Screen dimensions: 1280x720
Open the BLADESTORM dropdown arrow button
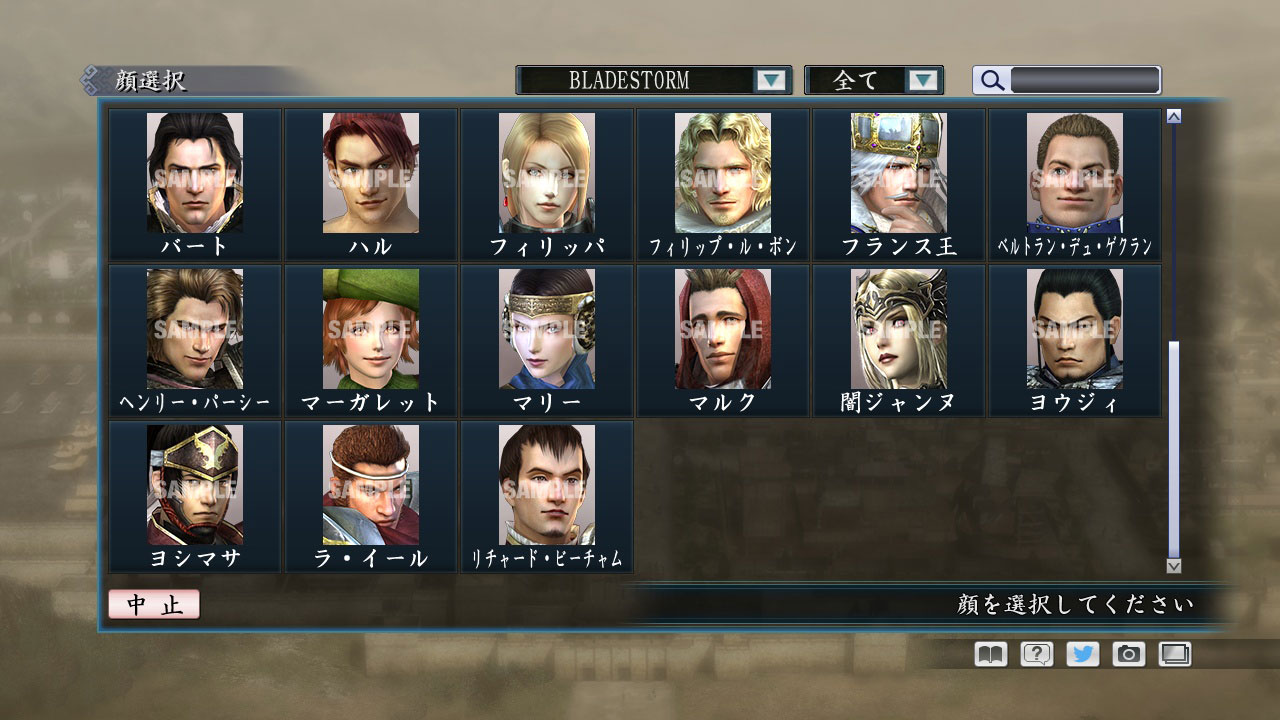point(771,81)
